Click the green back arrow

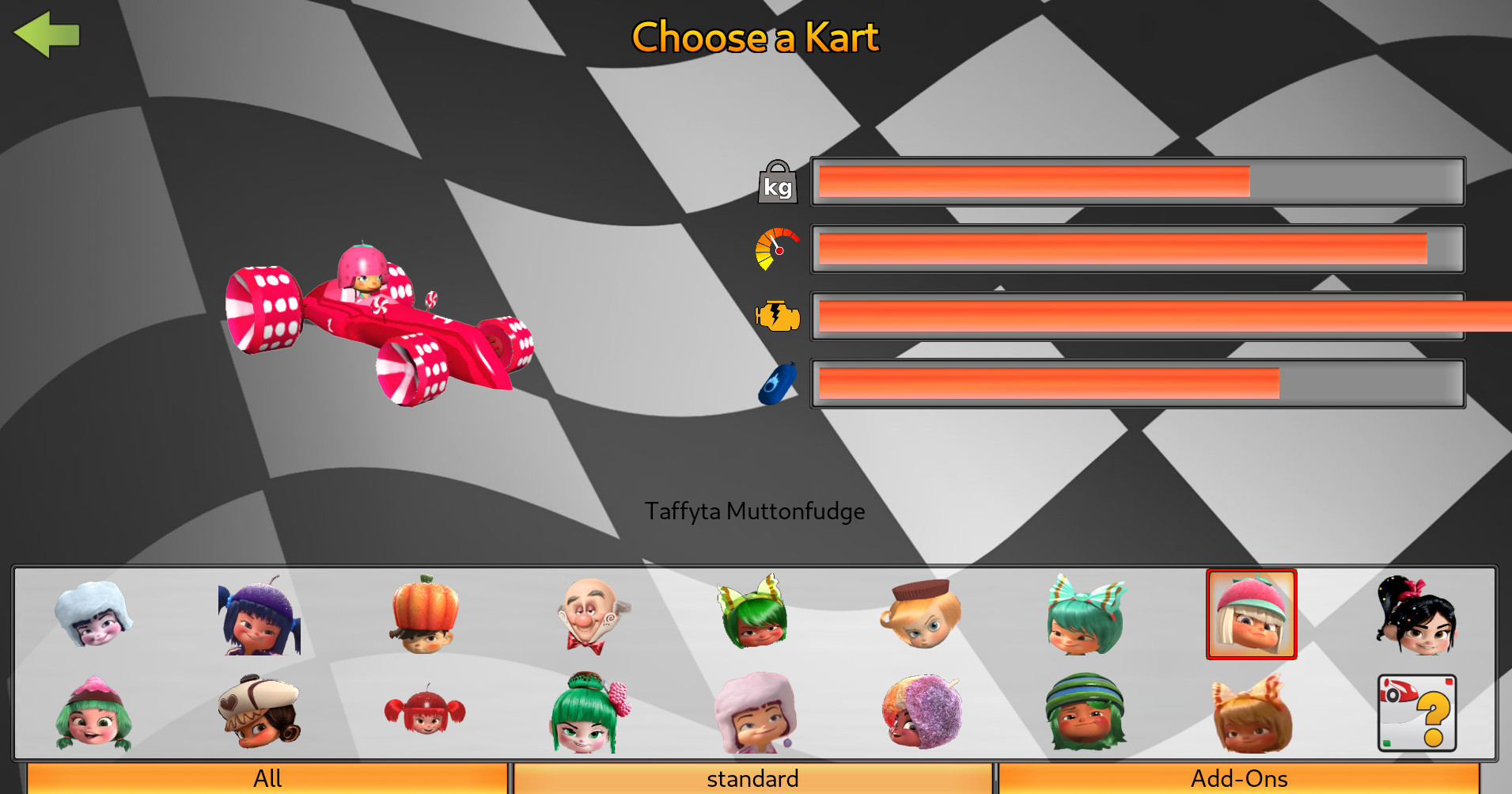tap(47, 36)
